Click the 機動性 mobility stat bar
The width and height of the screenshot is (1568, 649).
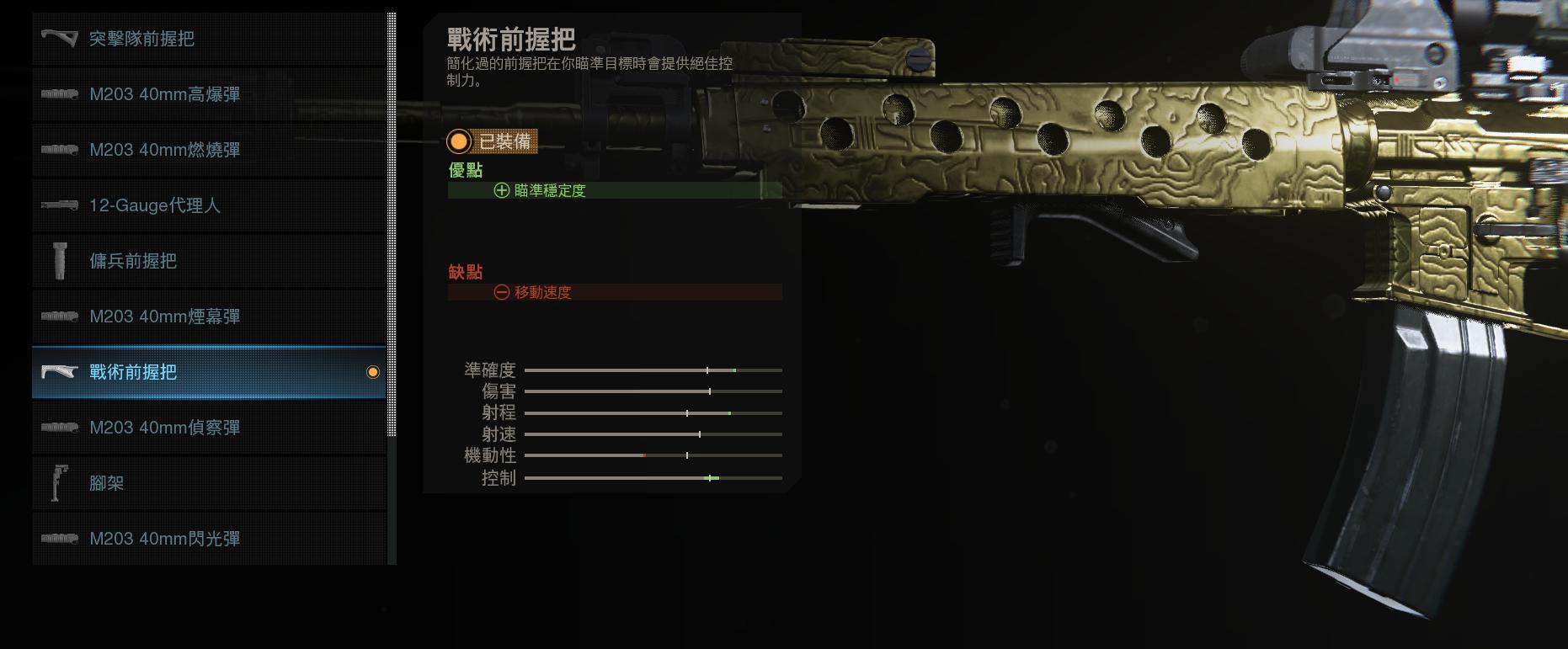coord(653,455)
